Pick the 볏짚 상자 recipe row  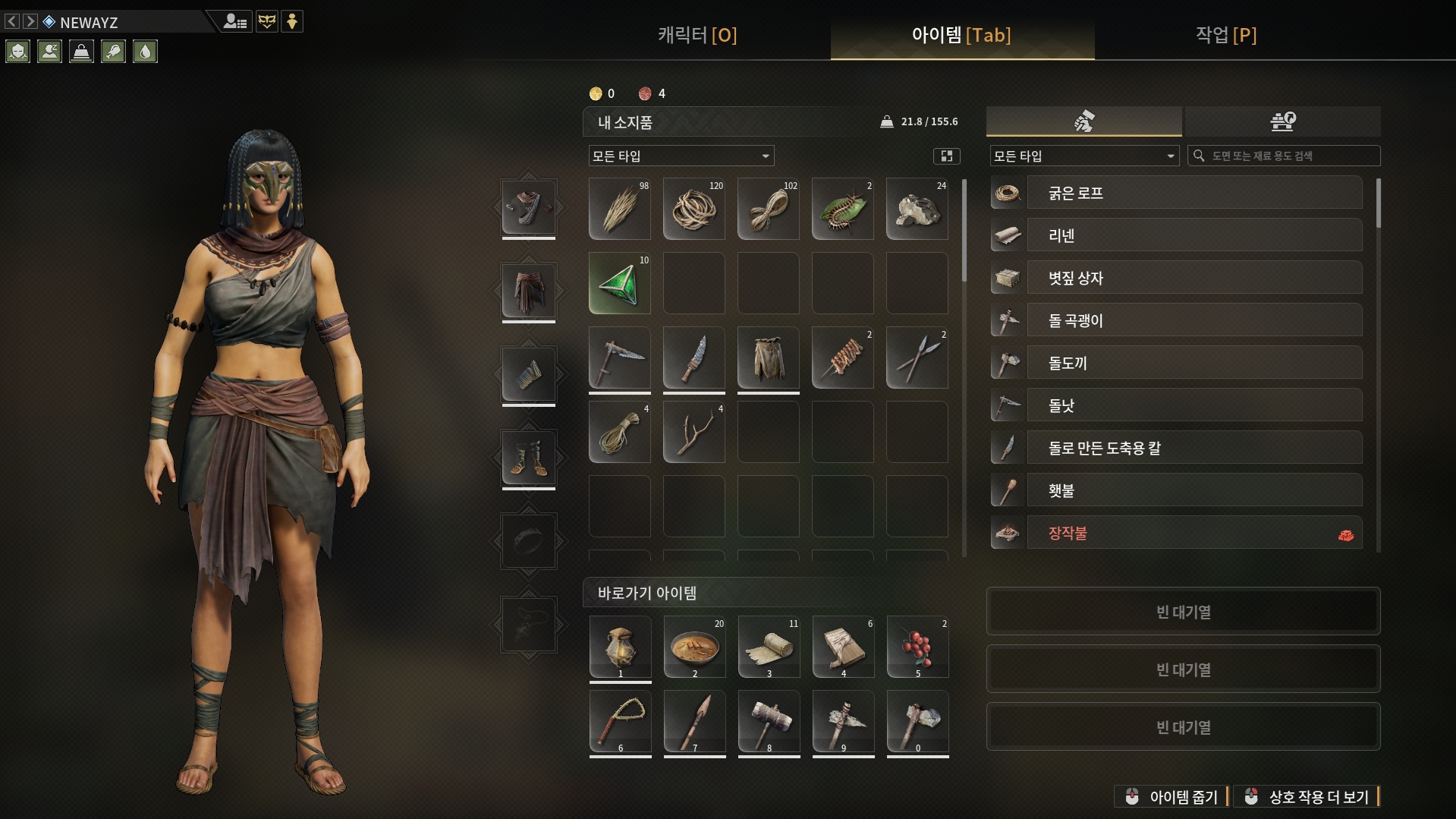coord(1193,279)
